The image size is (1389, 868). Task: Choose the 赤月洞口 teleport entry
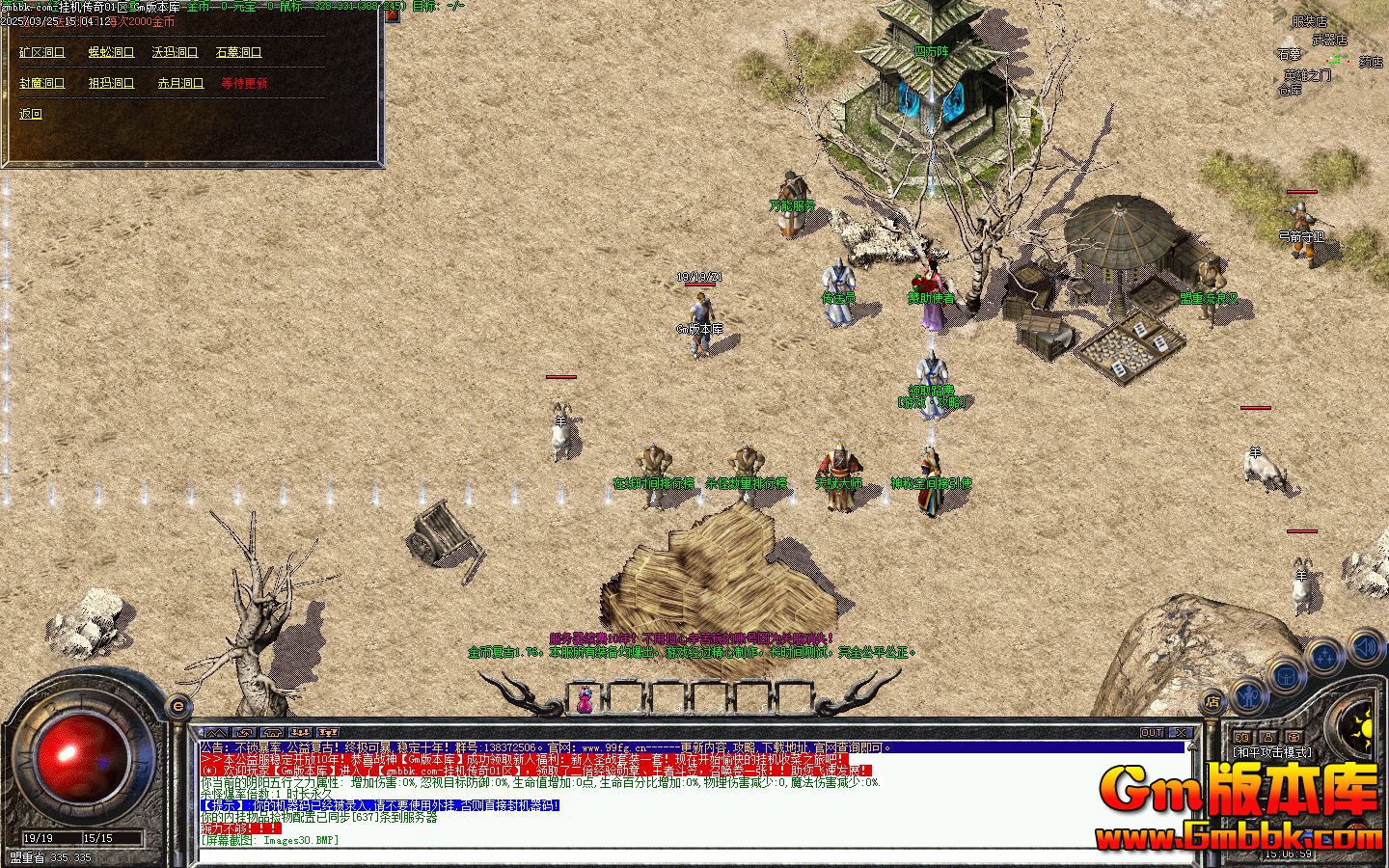click(x=180, y=84)
